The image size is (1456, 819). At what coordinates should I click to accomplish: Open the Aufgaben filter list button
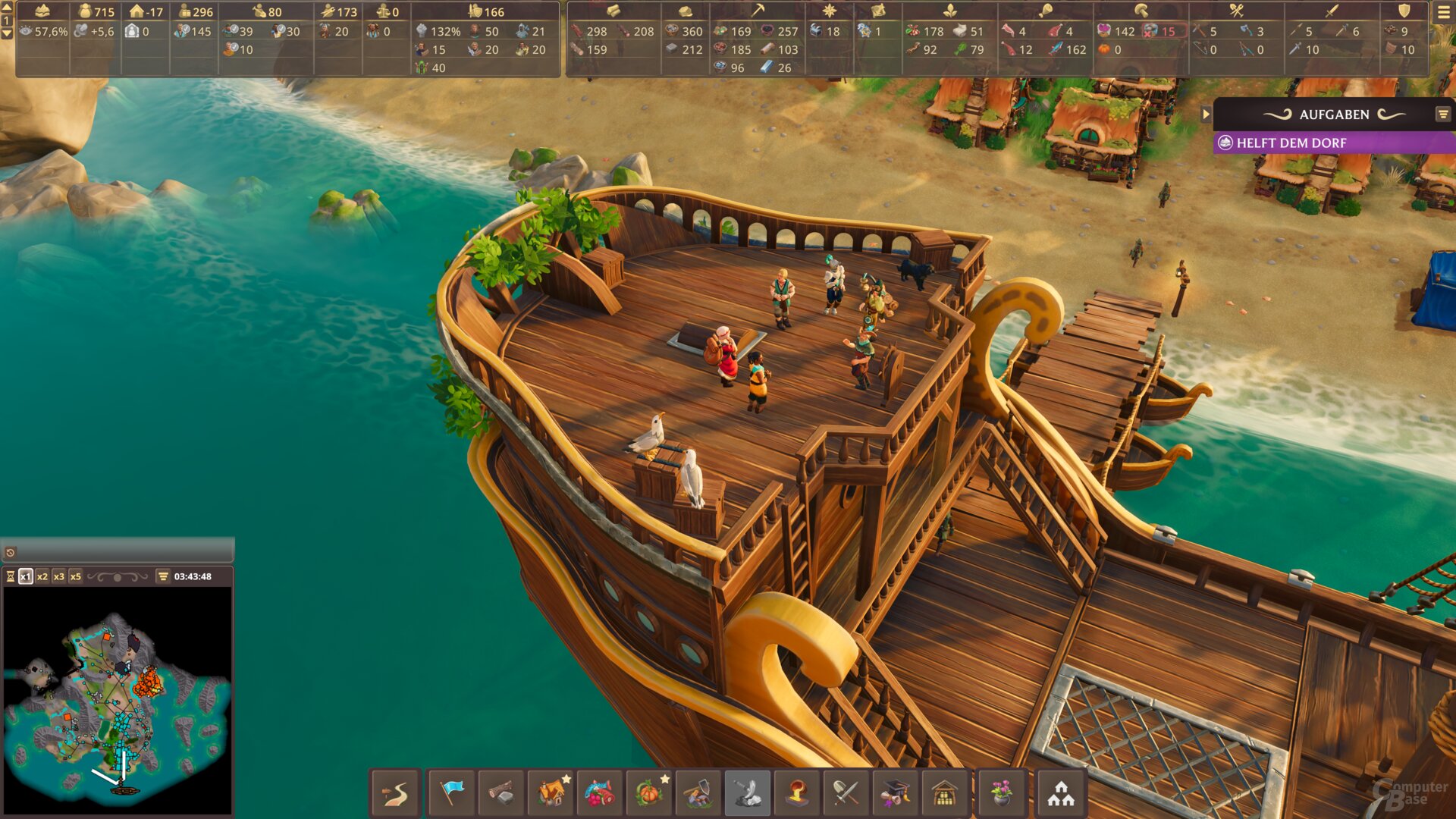tap(1442, 115)
